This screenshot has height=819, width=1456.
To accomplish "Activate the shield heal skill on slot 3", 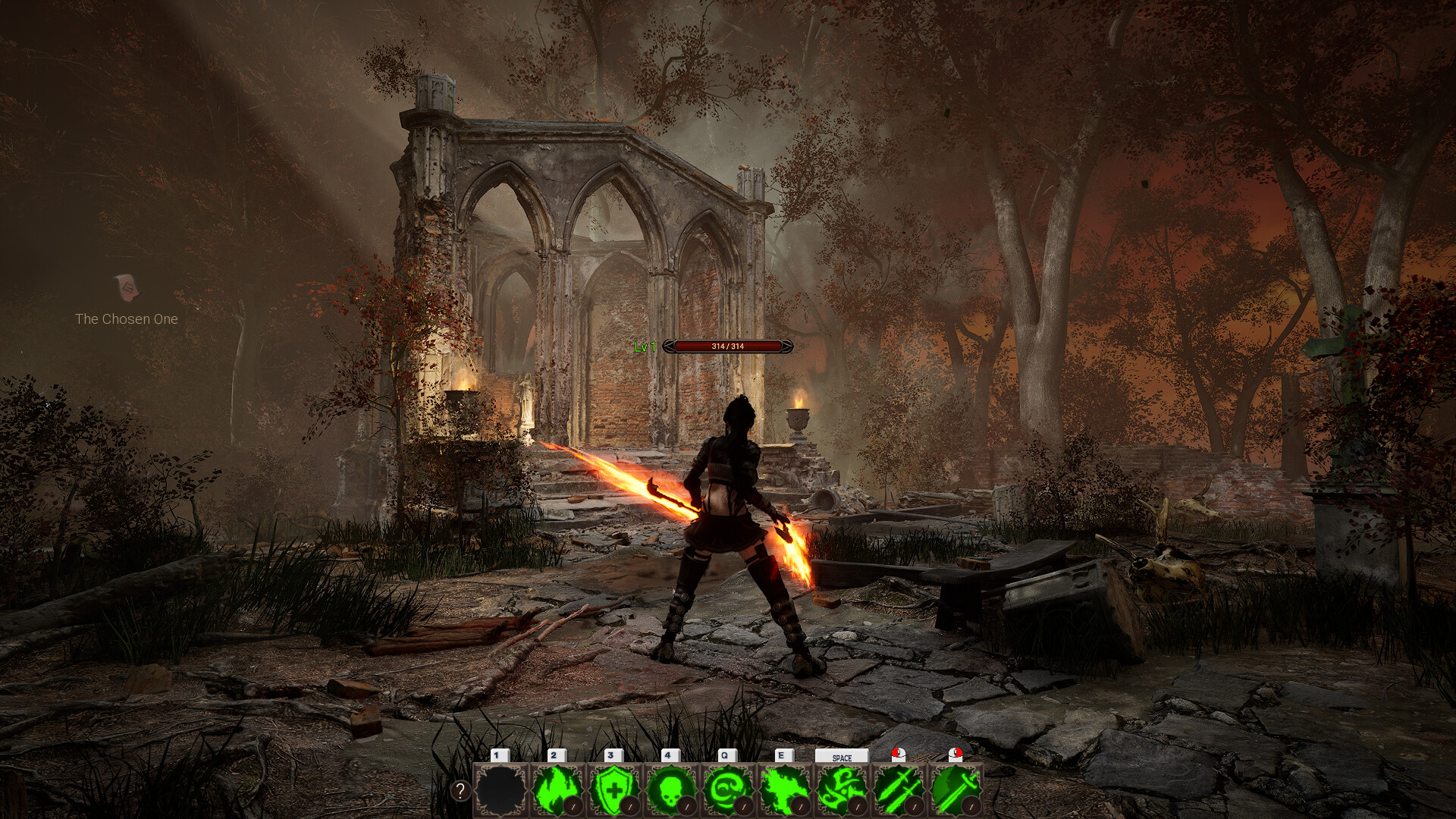I will [611, 790].
